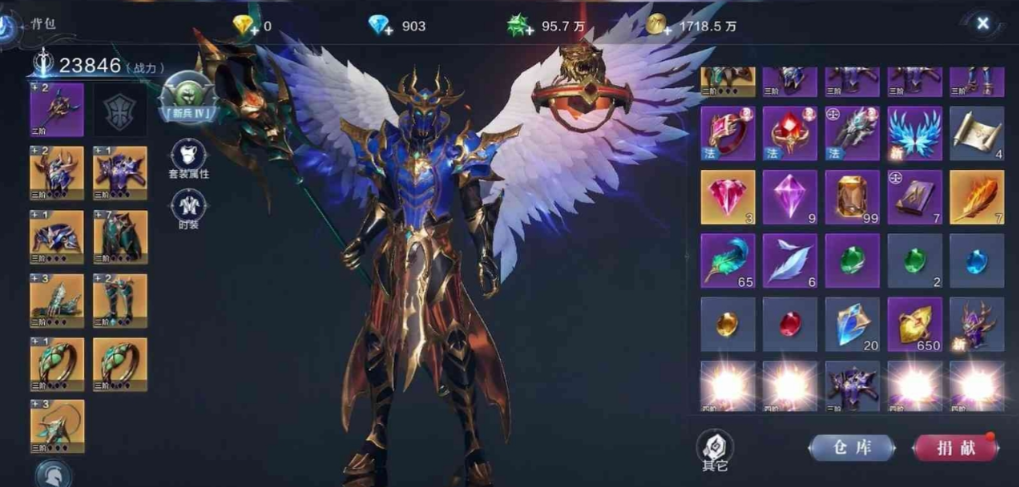The image size is (1019, 487).
Task: Select the orange feather item slot
Action: pos(976,197)
